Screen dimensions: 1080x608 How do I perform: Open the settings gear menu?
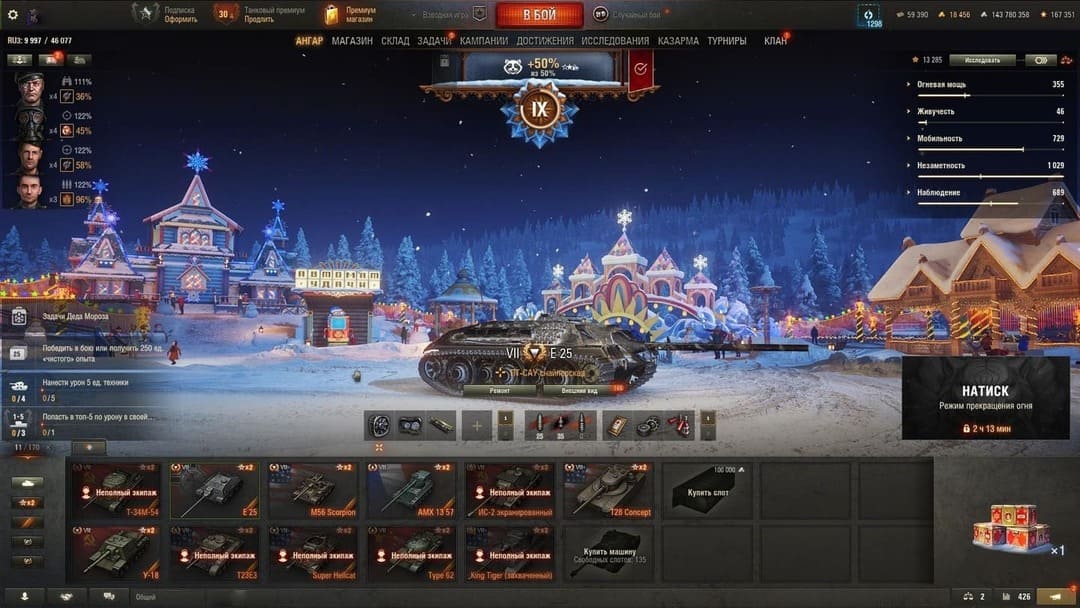(13, 14)
